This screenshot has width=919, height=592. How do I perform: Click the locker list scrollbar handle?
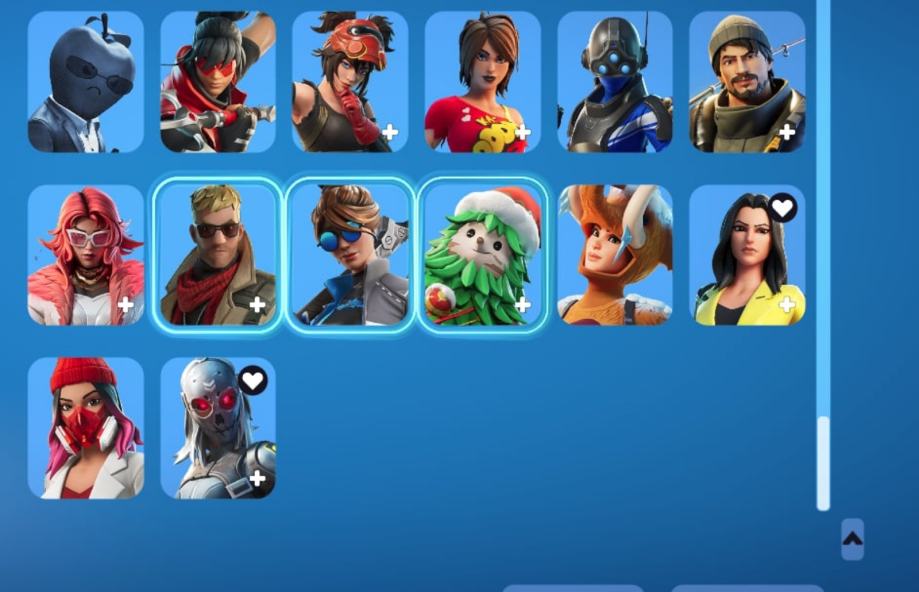pos(823,462)
